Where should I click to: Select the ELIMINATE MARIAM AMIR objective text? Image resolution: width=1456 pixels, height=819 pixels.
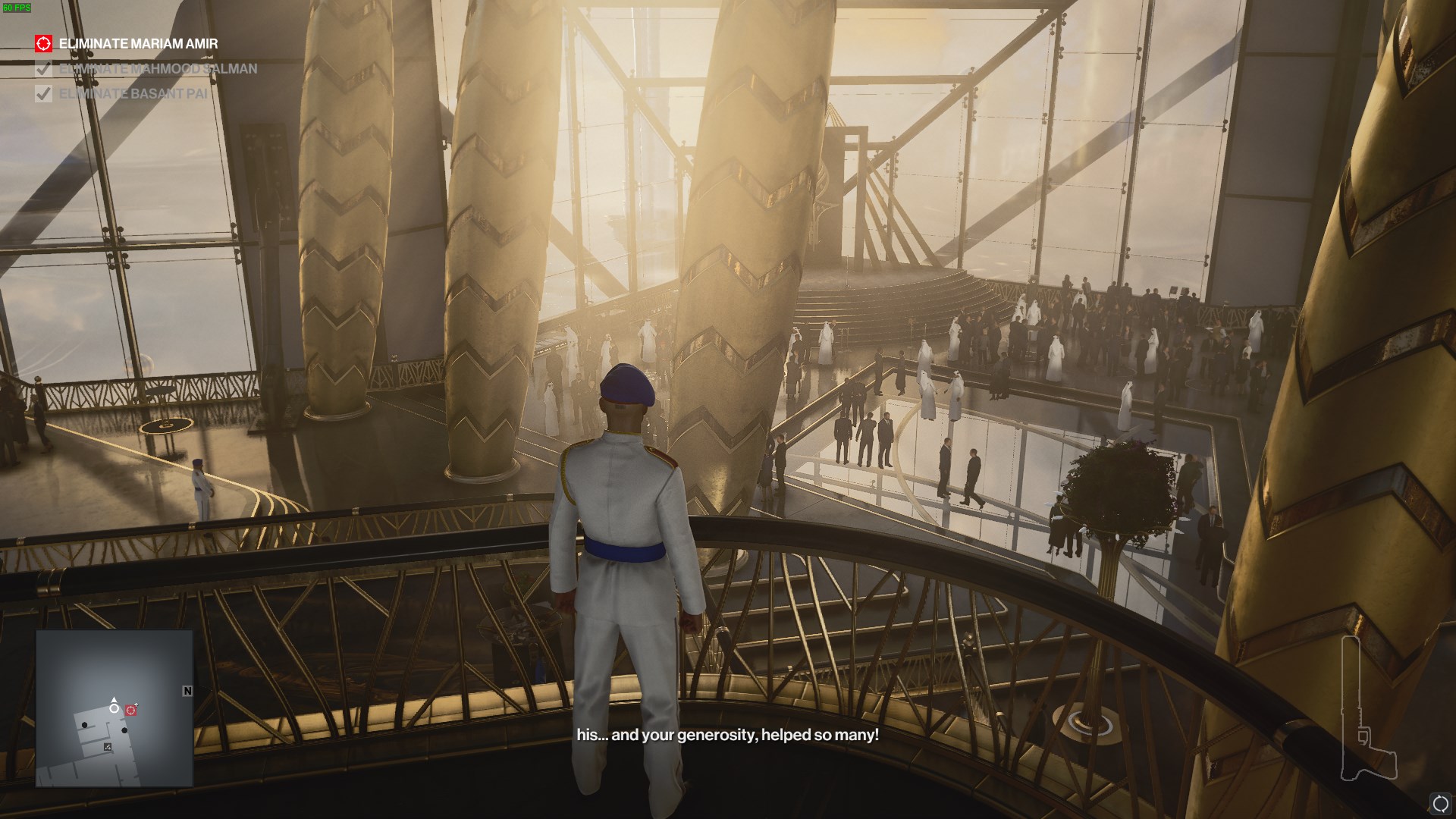click(137, 44)
